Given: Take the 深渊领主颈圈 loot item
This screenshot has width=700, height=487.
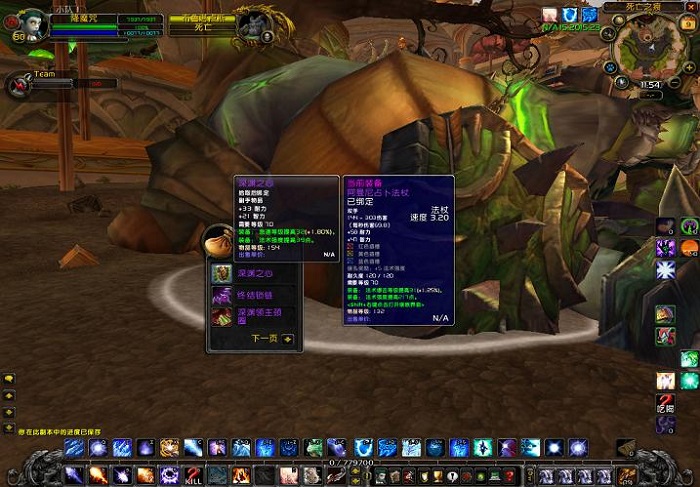Looking at the screenshot, I should click(x=221, y=318).
